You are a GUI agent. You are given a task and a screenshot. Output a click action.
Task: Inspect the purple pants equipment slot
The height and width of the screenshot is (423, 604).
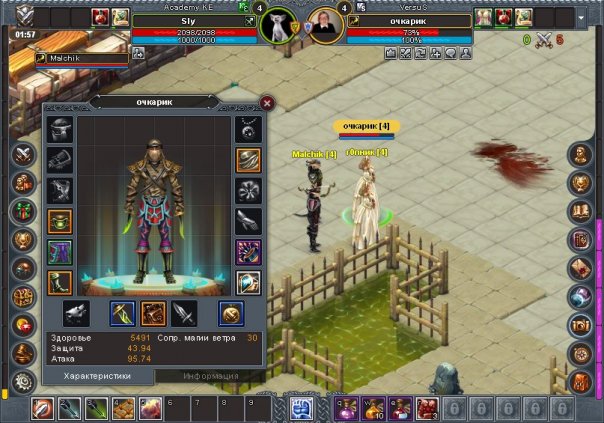point(59,252)
